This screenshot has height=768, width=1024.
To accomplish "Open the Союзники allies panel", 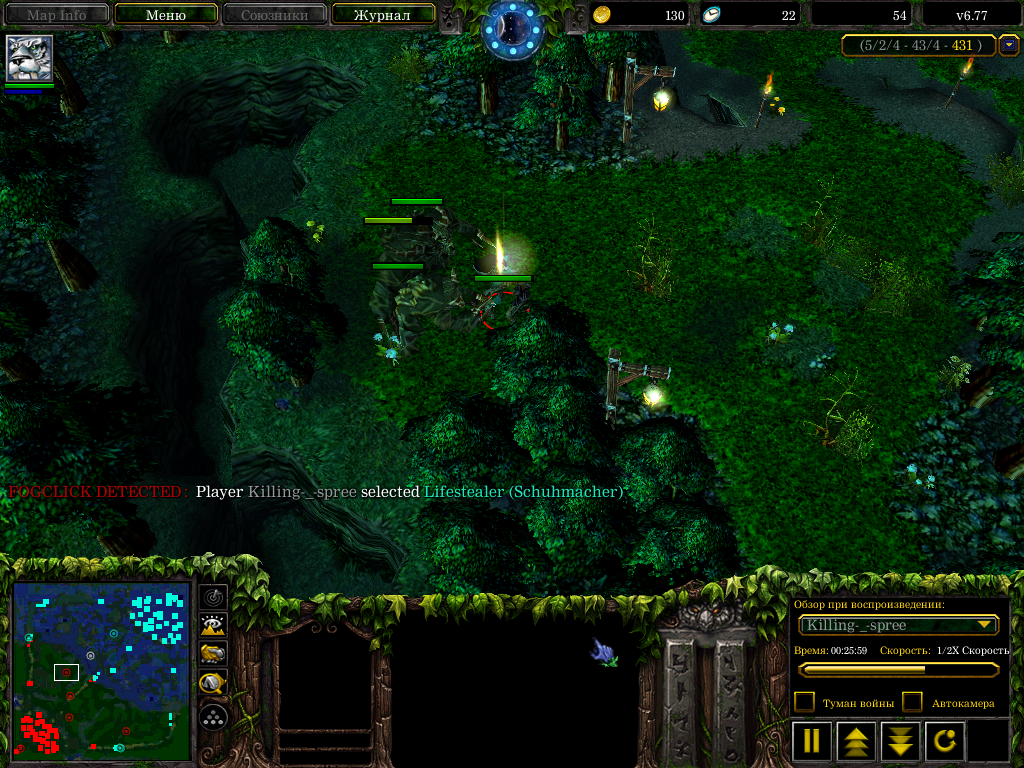I will [x=273, y=15].
